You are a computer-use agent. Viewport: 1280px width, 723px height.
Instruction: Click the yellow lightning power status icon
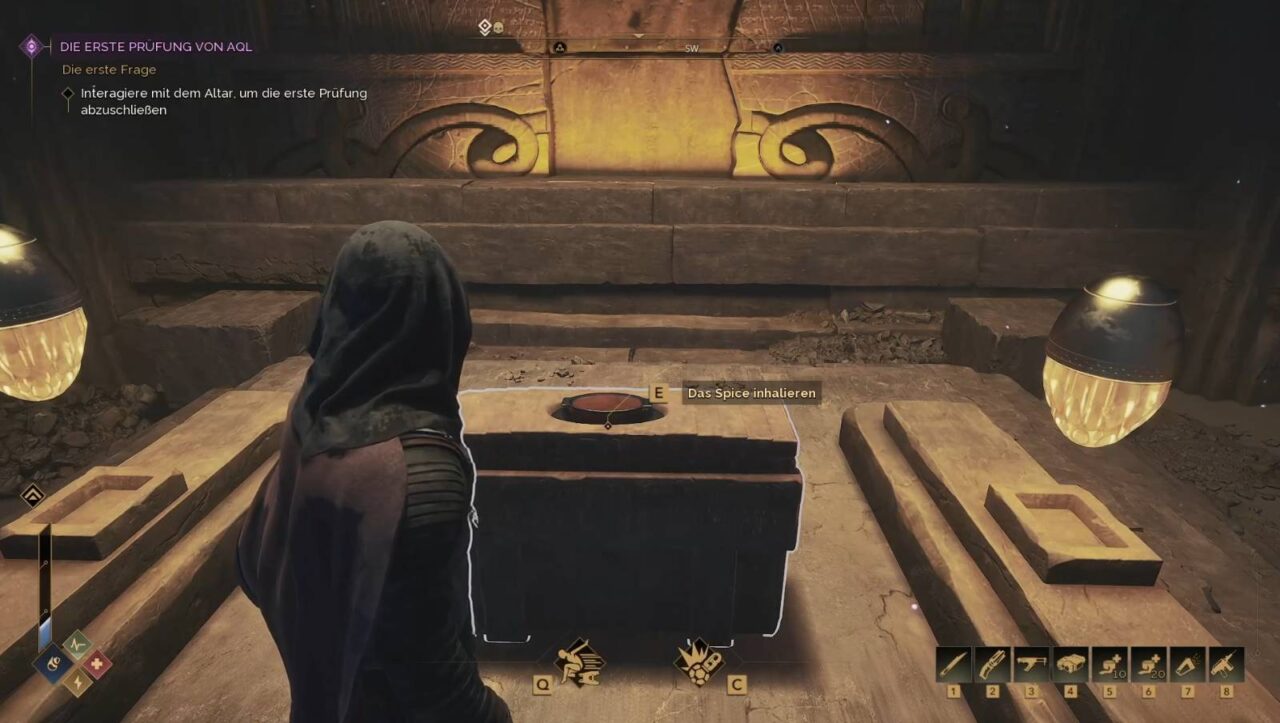75,682
